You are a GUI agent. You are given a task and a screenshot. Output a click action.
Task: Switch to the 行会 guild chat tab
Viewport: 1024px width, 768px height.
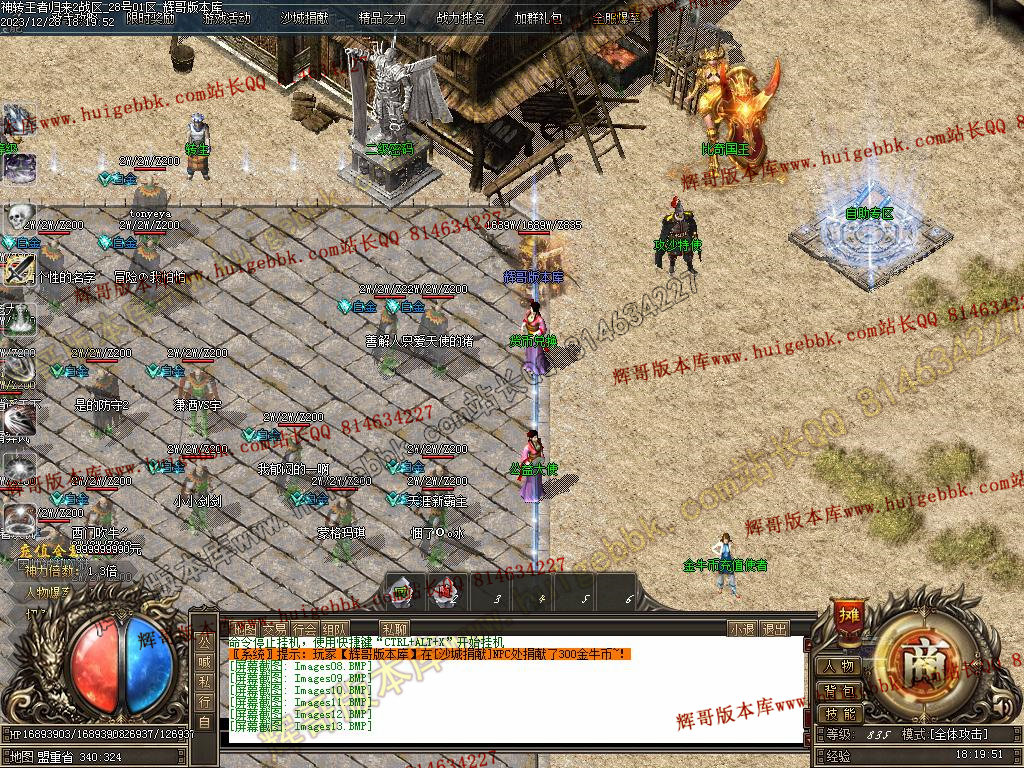(305, 629)
